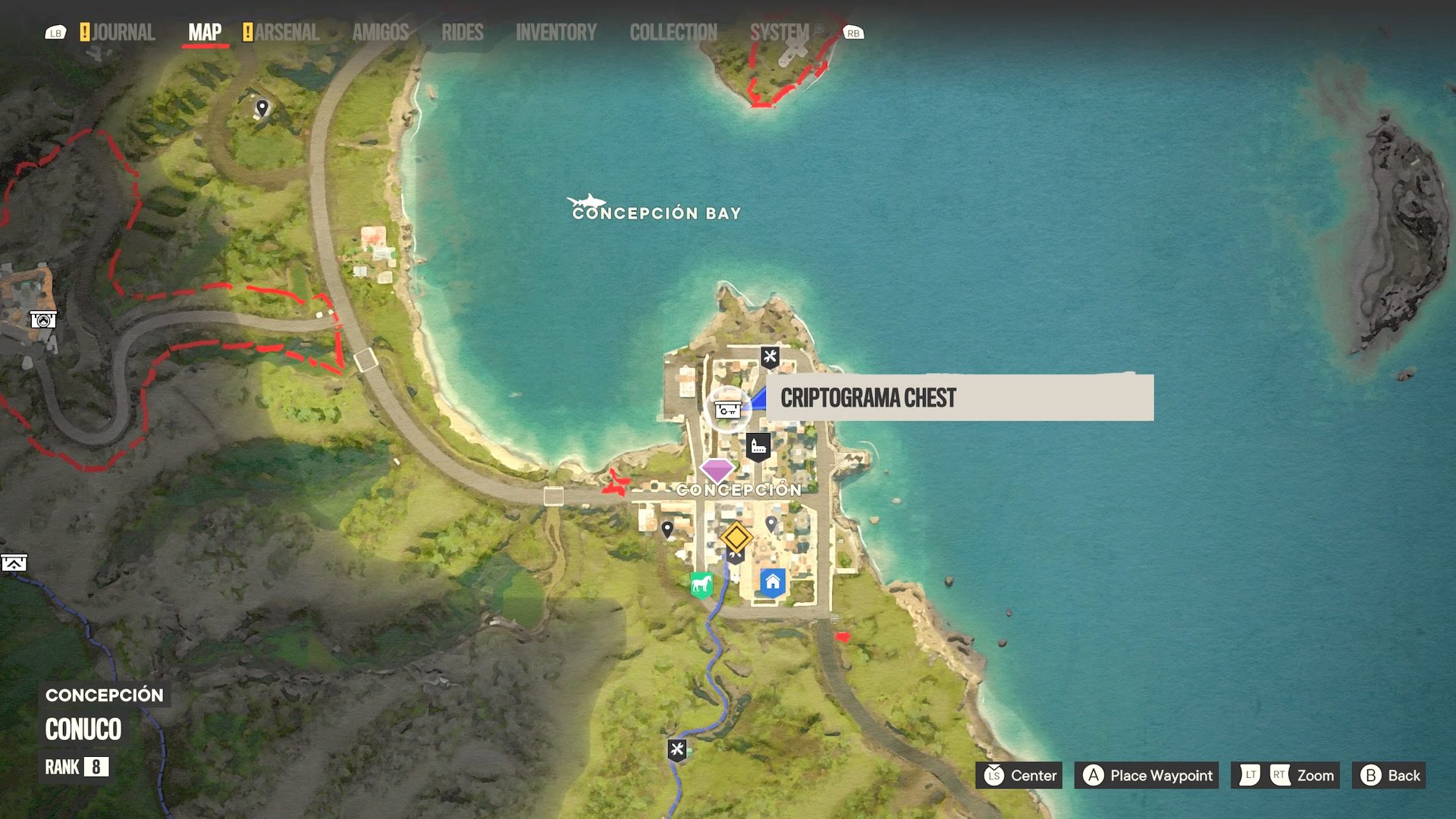Open the Inventory tab
The image size is (1456, 819).
pyautogui.click(x=556, y=33)
